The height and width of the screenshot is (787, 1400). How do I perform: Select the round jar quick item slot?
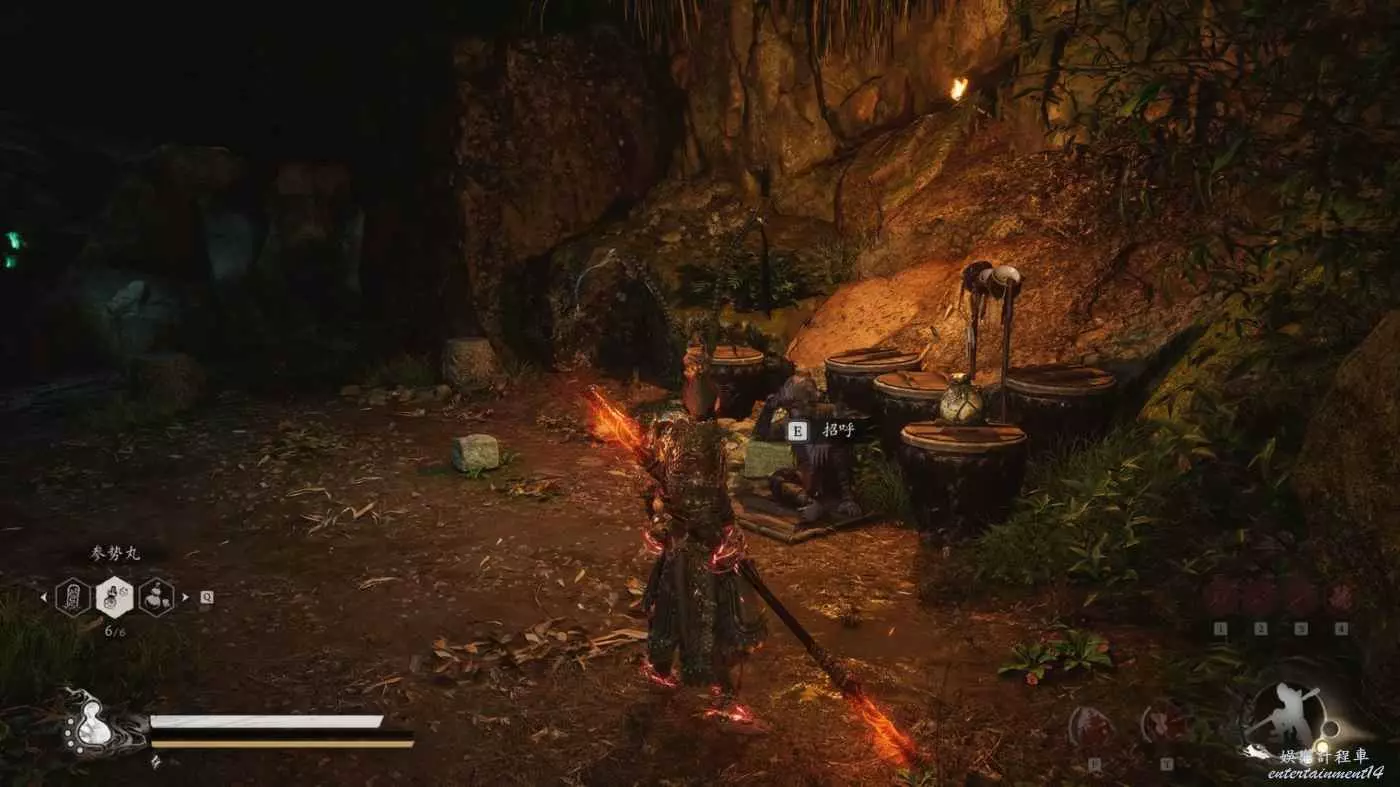(156, 597)
